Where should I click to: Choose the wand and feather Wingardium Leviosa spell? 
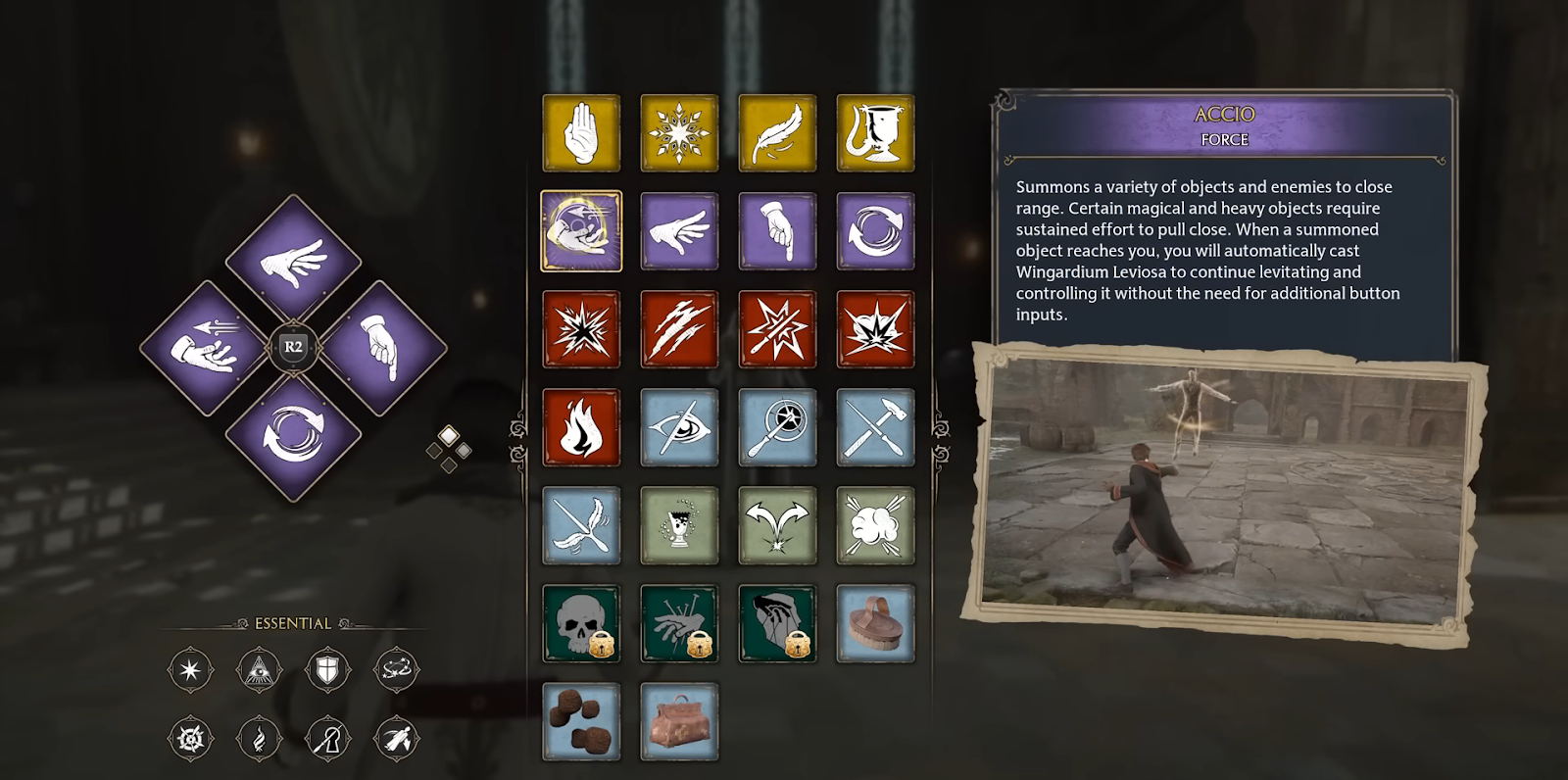(x=581, y=525)
